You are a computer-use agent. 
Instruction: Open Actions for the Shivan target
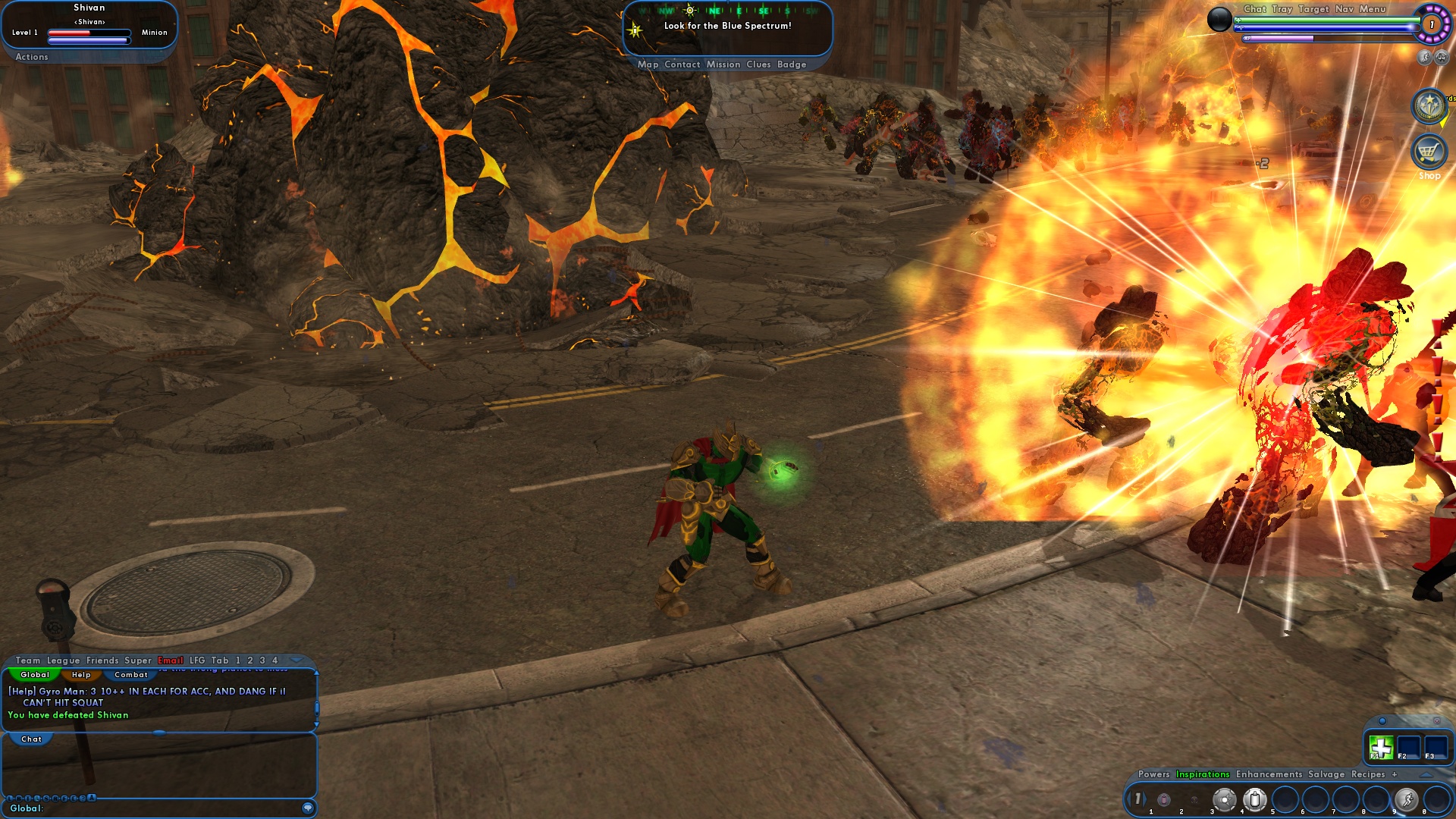[x=32, y=57]
